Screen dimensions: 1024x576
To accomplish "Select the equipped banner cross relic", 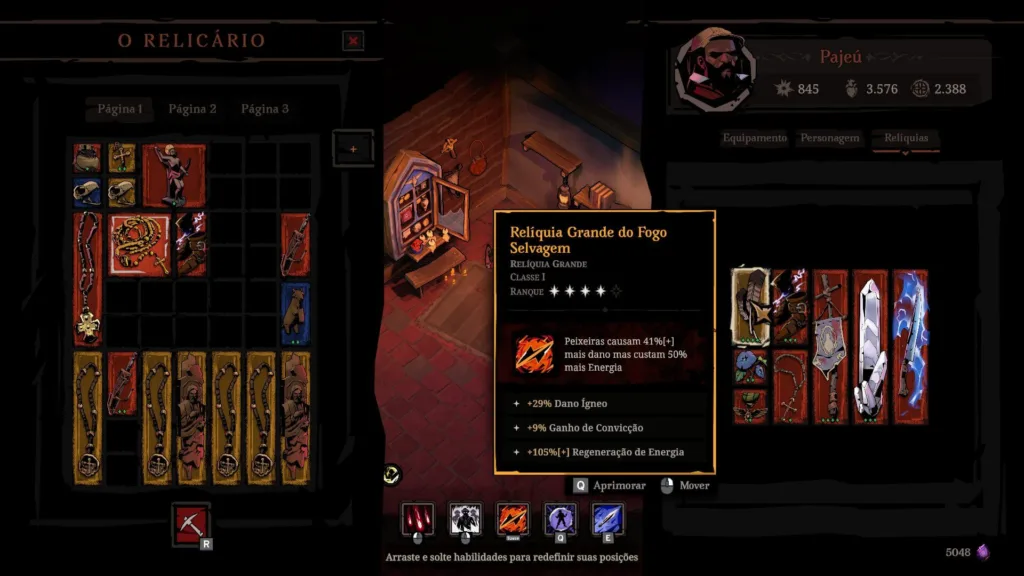I will tap(830, 346).
